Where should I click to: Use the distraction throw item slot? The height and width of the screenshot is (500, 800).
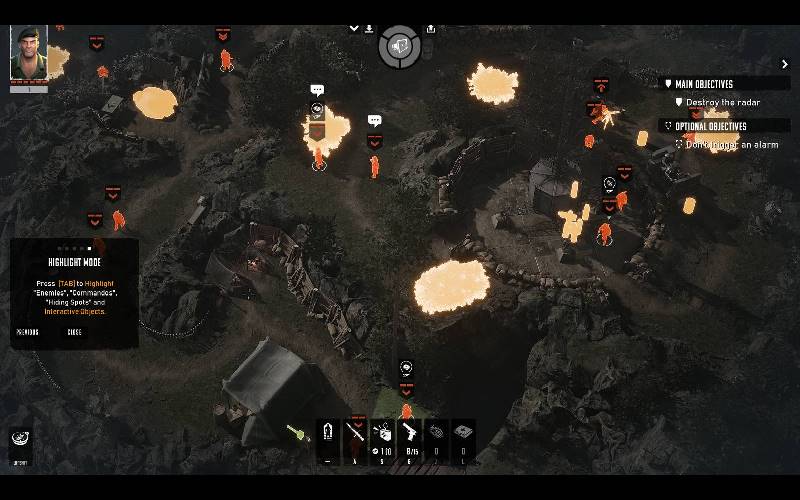click(383, 436)
